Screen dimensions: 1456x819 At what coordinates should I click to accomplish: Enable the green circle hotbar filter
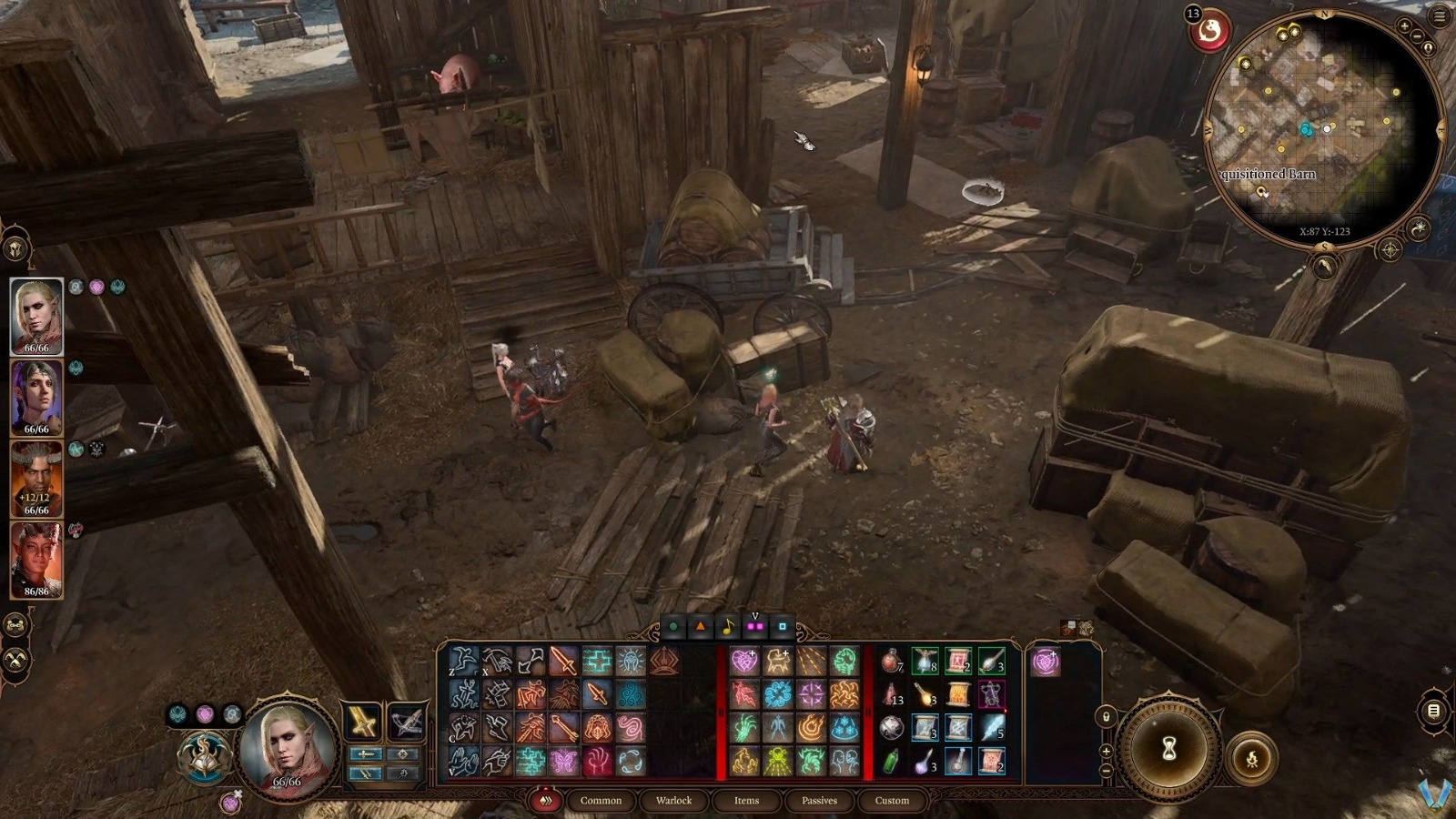[x=673, y=626]
